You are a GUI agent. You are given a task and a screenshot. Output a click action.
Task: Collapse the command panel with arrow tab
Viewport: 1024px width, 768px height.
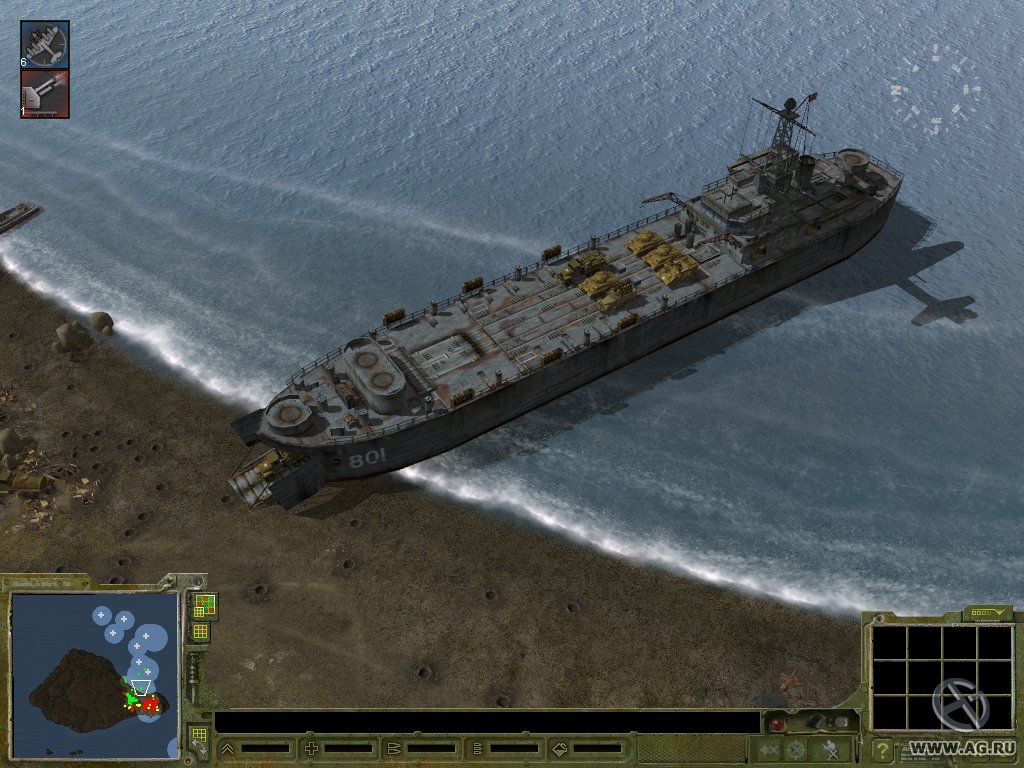[x=986, y=612]
